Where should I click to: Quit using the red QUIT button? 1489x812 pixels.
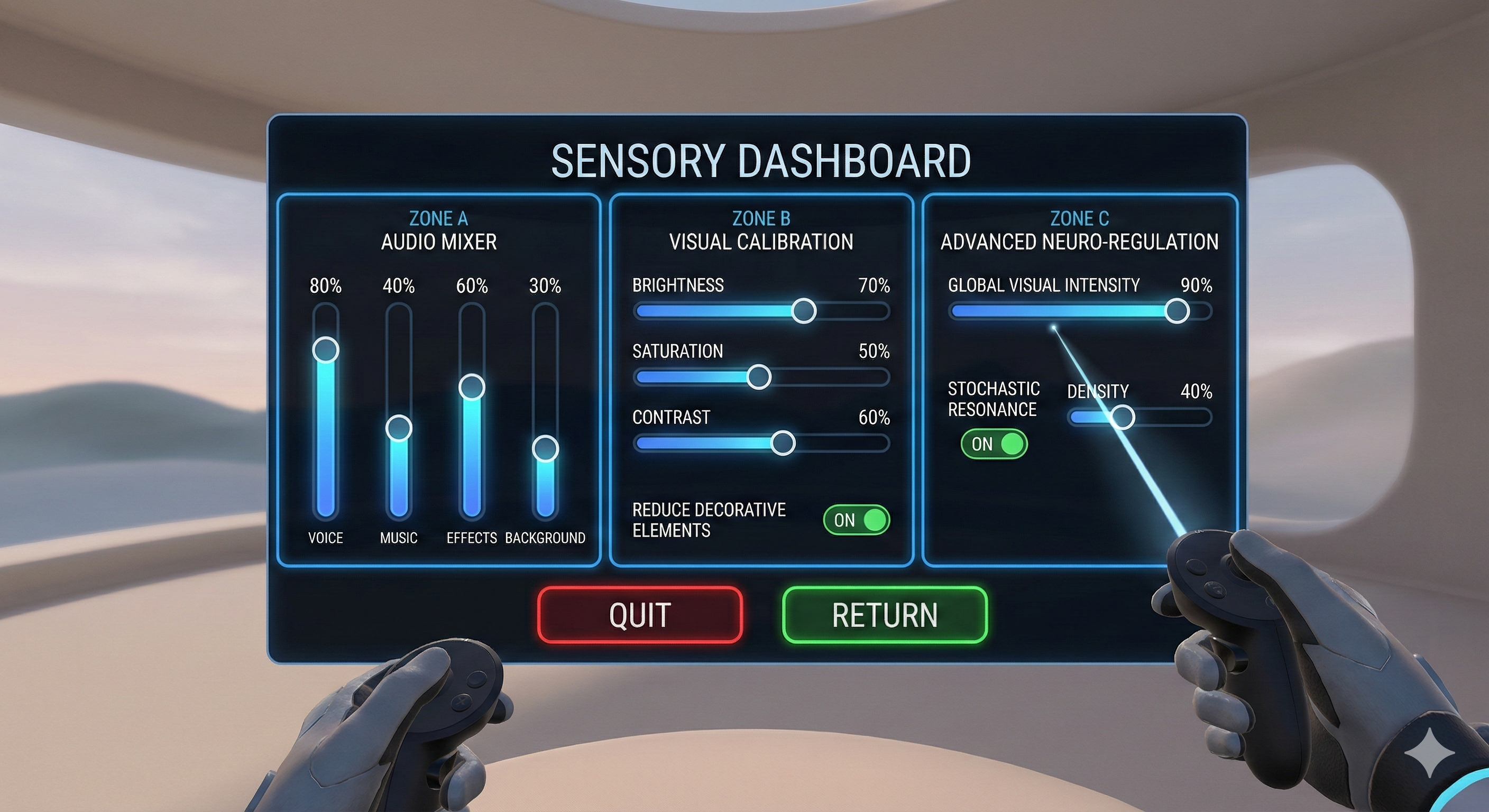pos(640,614)
